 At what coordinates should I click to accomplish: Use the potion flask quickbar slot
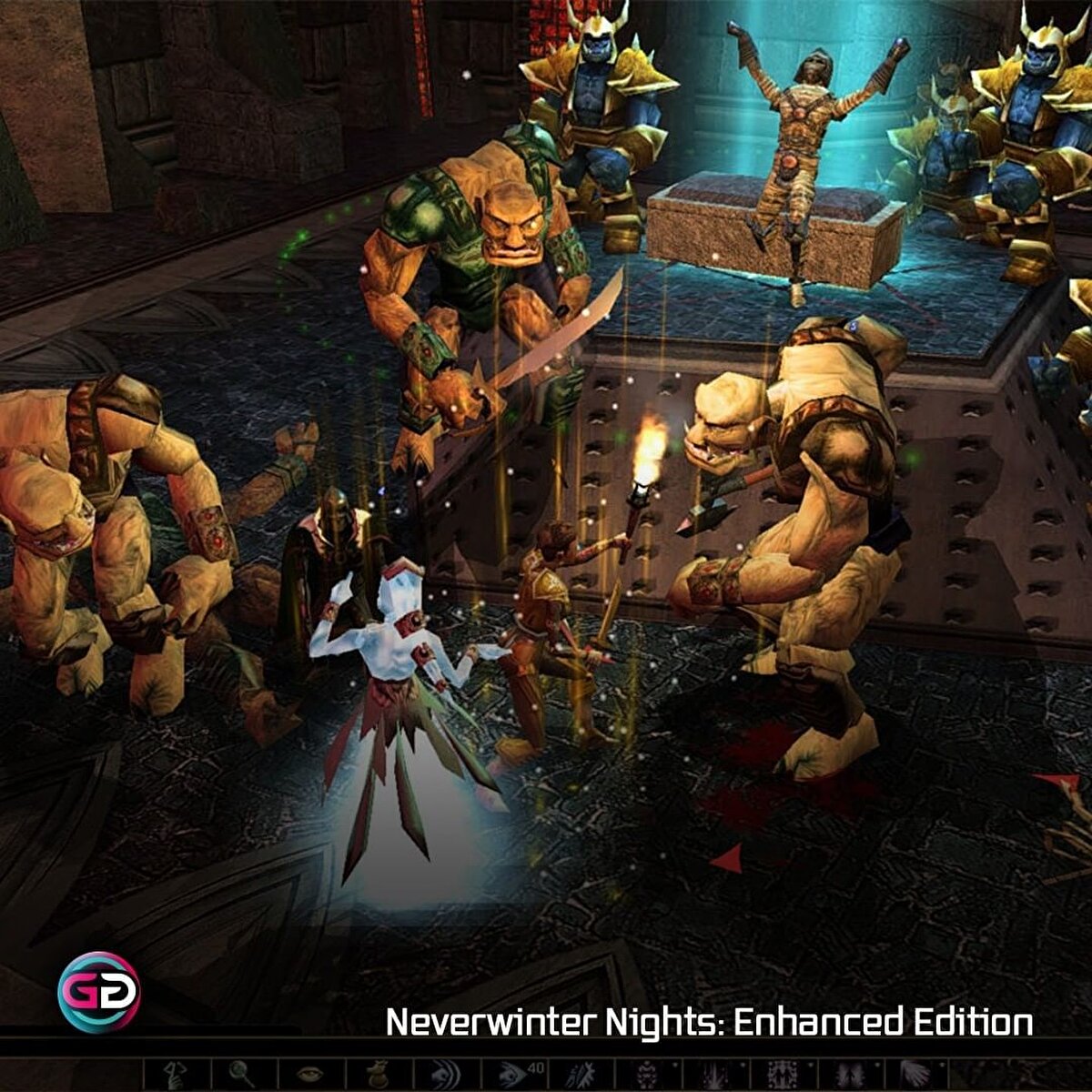[378, 1076]
